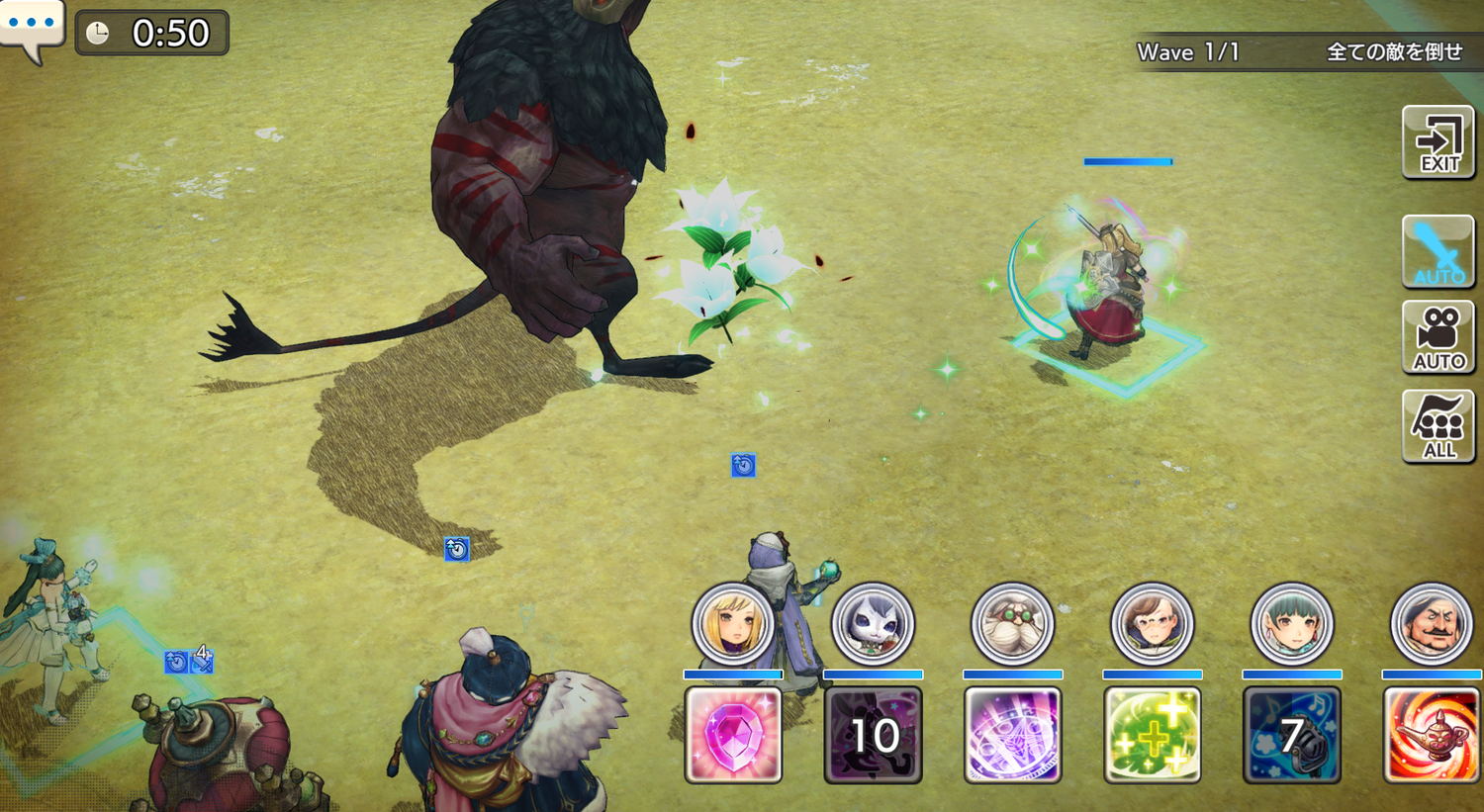Activate the purple magic circle skill
Screen dimensions: 1484x812
pyautogui.click(x=1013, y=735)
